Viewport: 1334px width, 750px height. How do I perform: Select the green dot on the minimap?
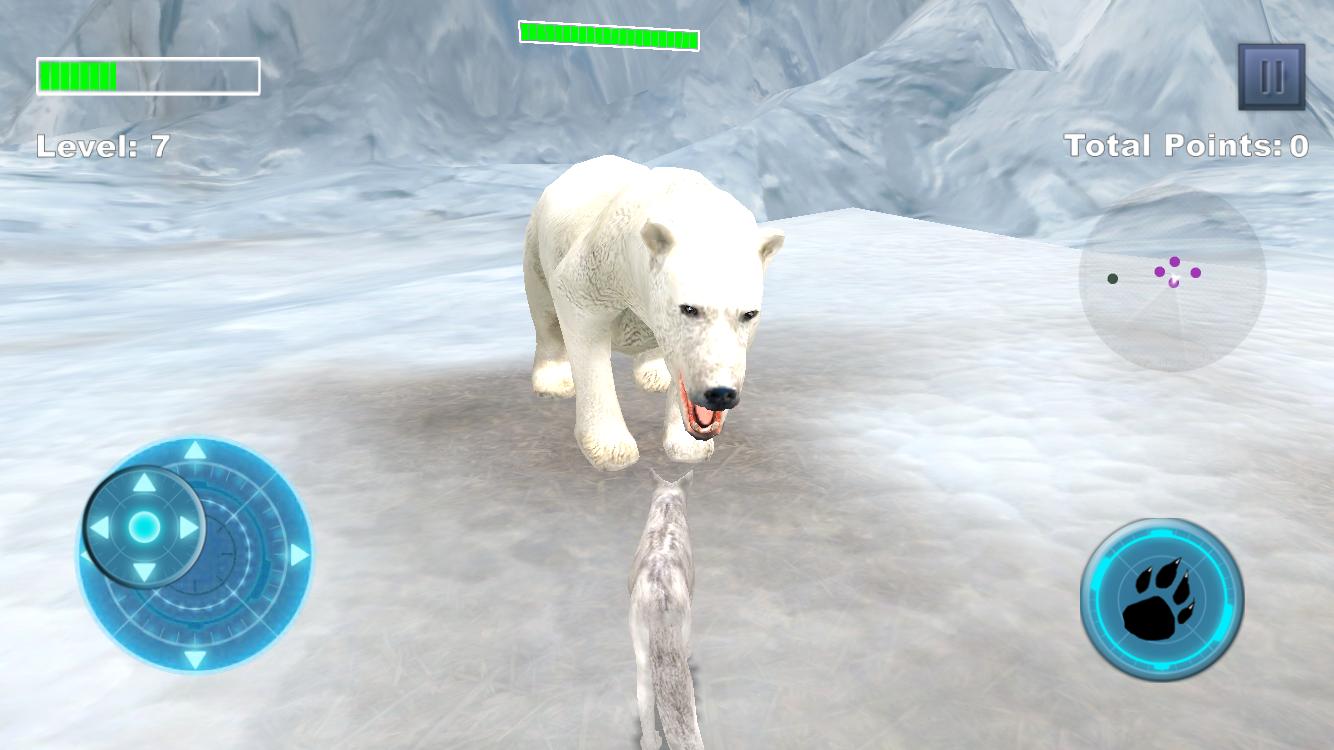point(1113,278)
